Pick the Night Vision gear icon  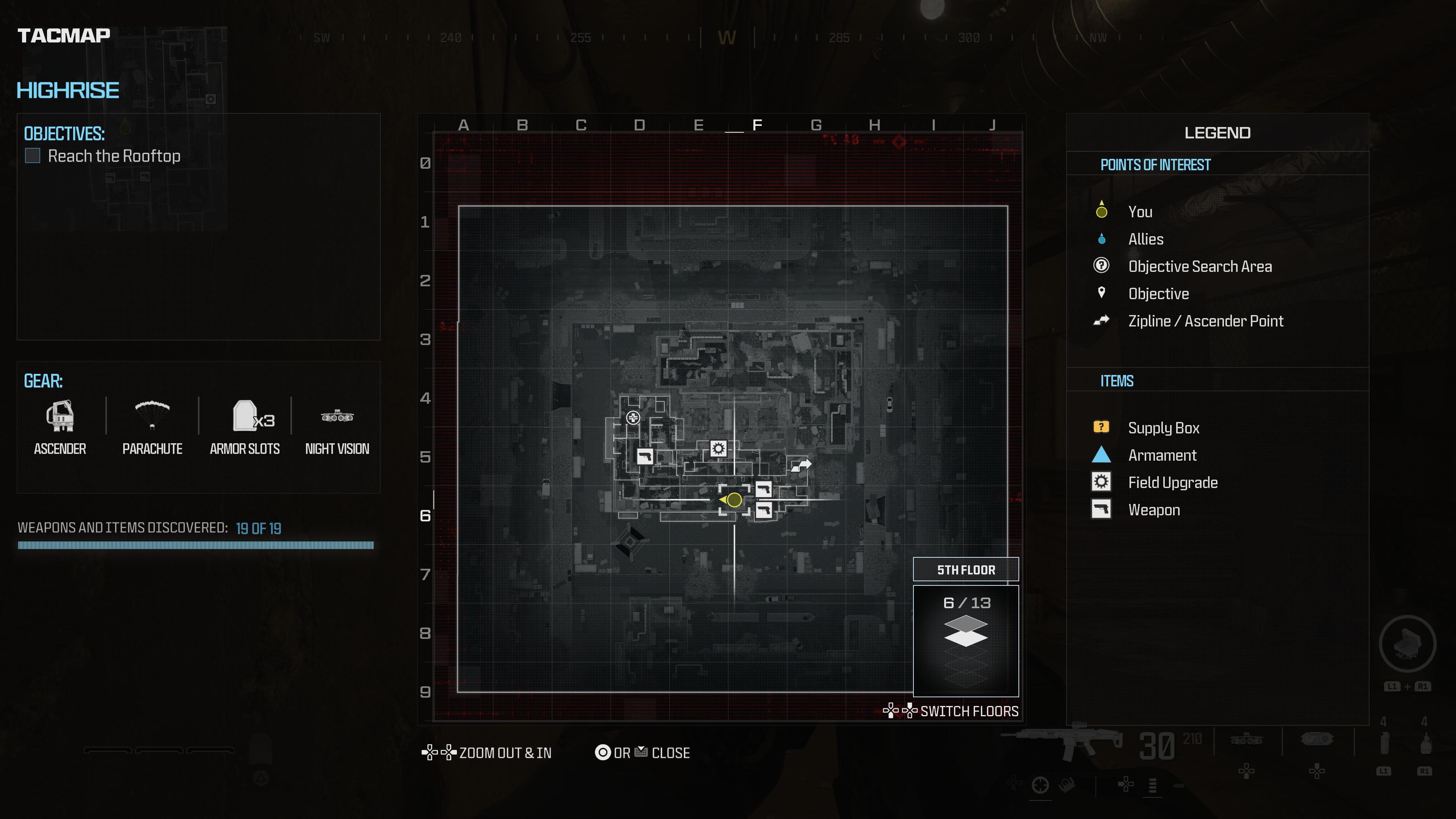337,417
